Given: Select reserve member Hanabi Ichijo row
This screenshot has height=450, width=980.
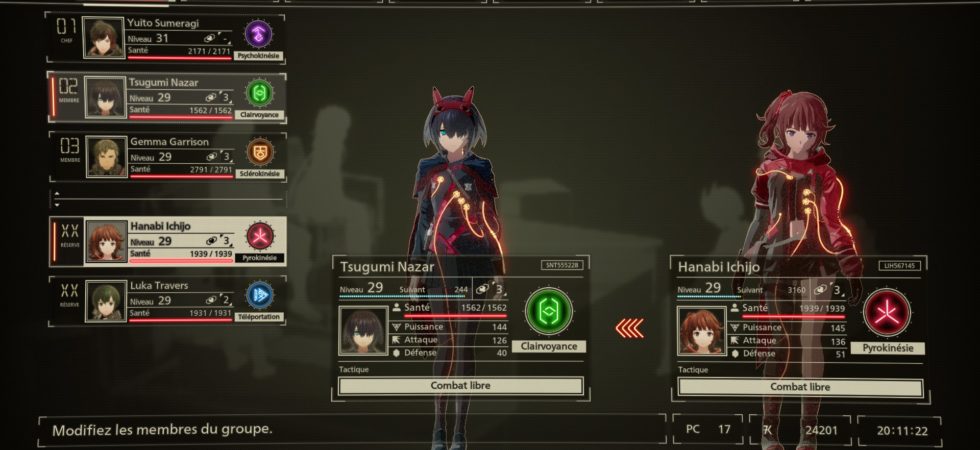Looking at the screenshot, I should point(165,241).
